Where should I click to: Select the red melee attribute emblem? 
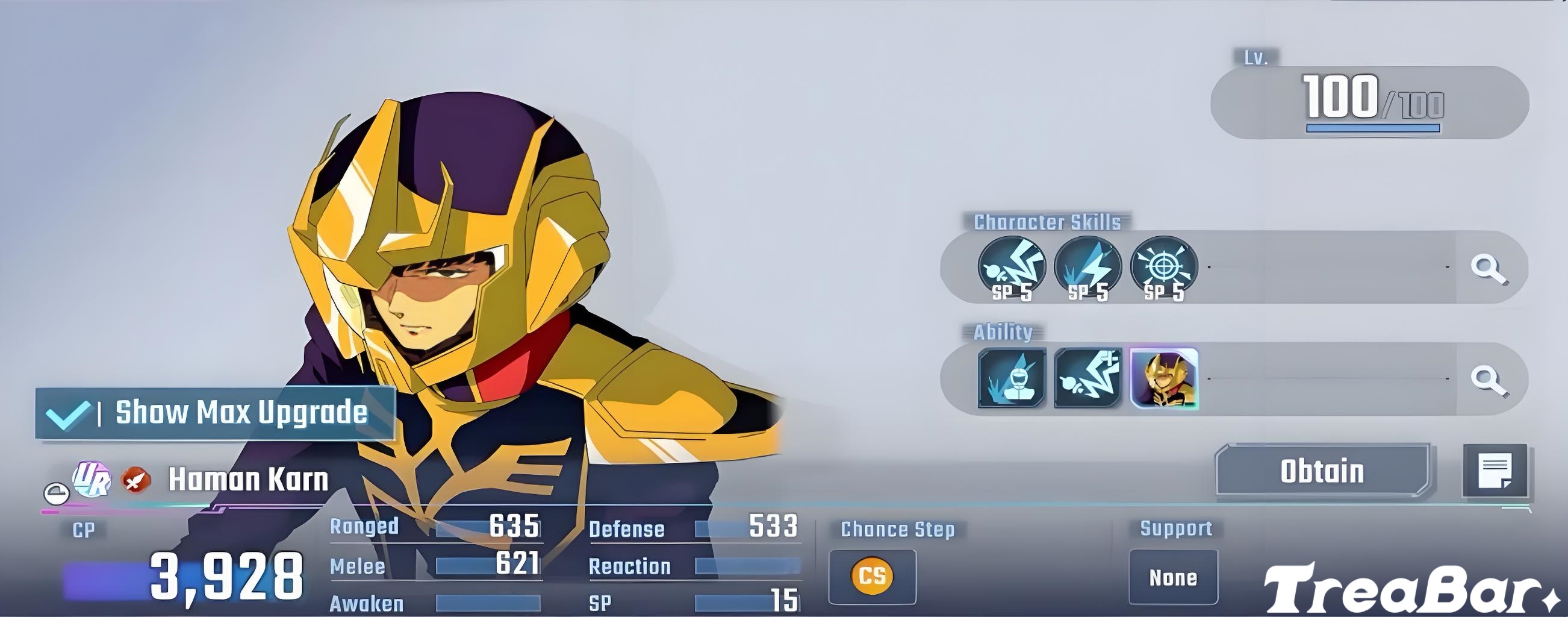(135, 481)
